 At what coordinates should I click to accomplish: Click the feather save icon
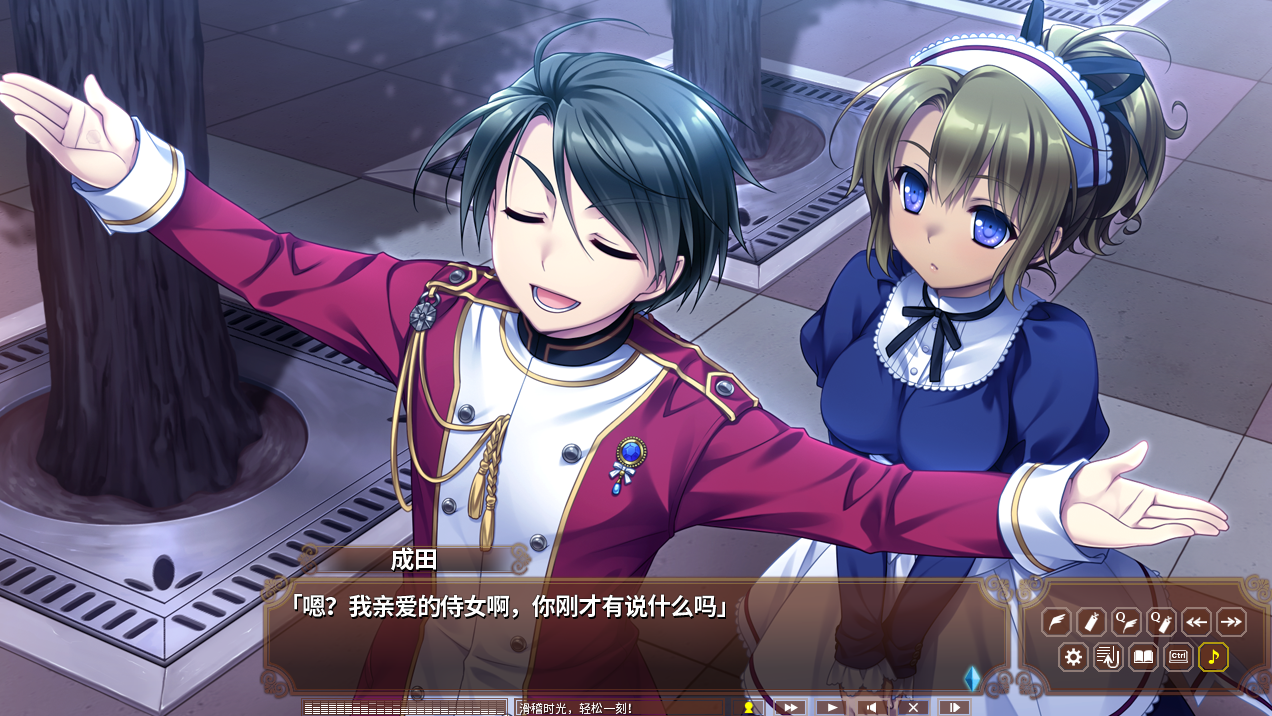(x=1056, y=622)
